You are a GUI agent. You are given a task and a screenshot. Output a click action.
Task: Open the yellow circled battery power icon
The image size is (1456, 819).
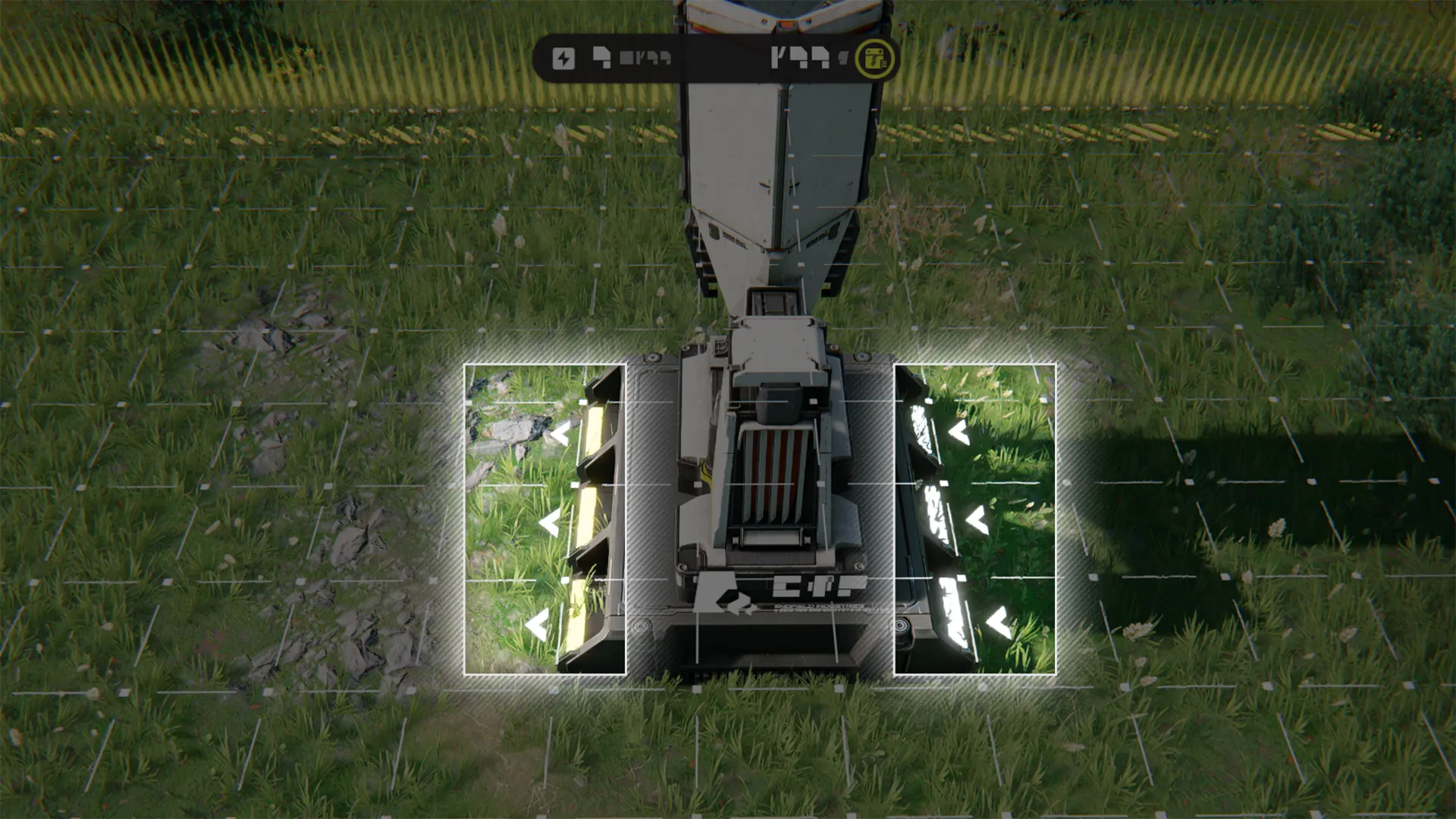click(x=875, y=58)
